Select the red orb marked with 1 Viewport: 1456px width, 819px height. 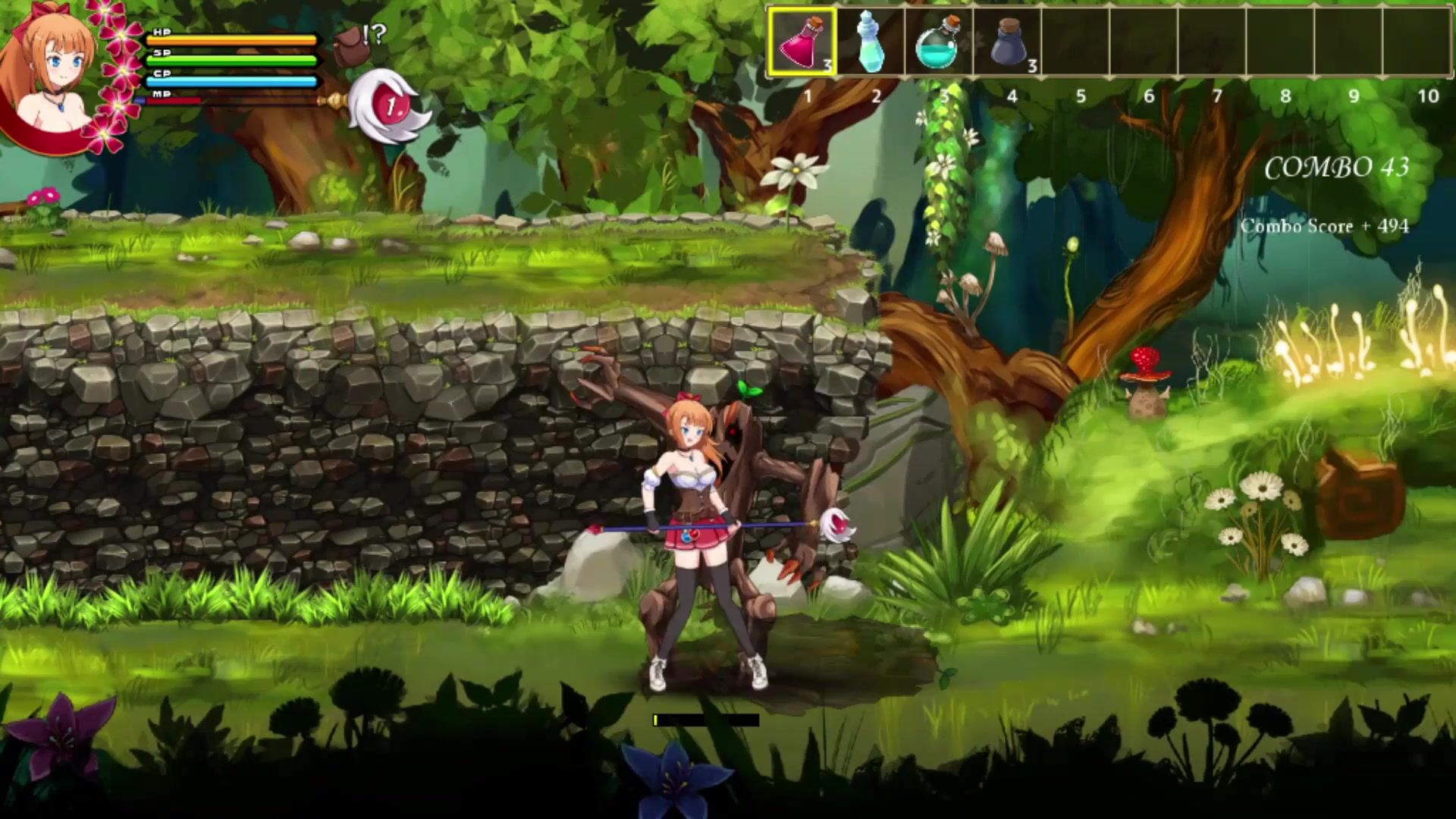coord(389,106)
